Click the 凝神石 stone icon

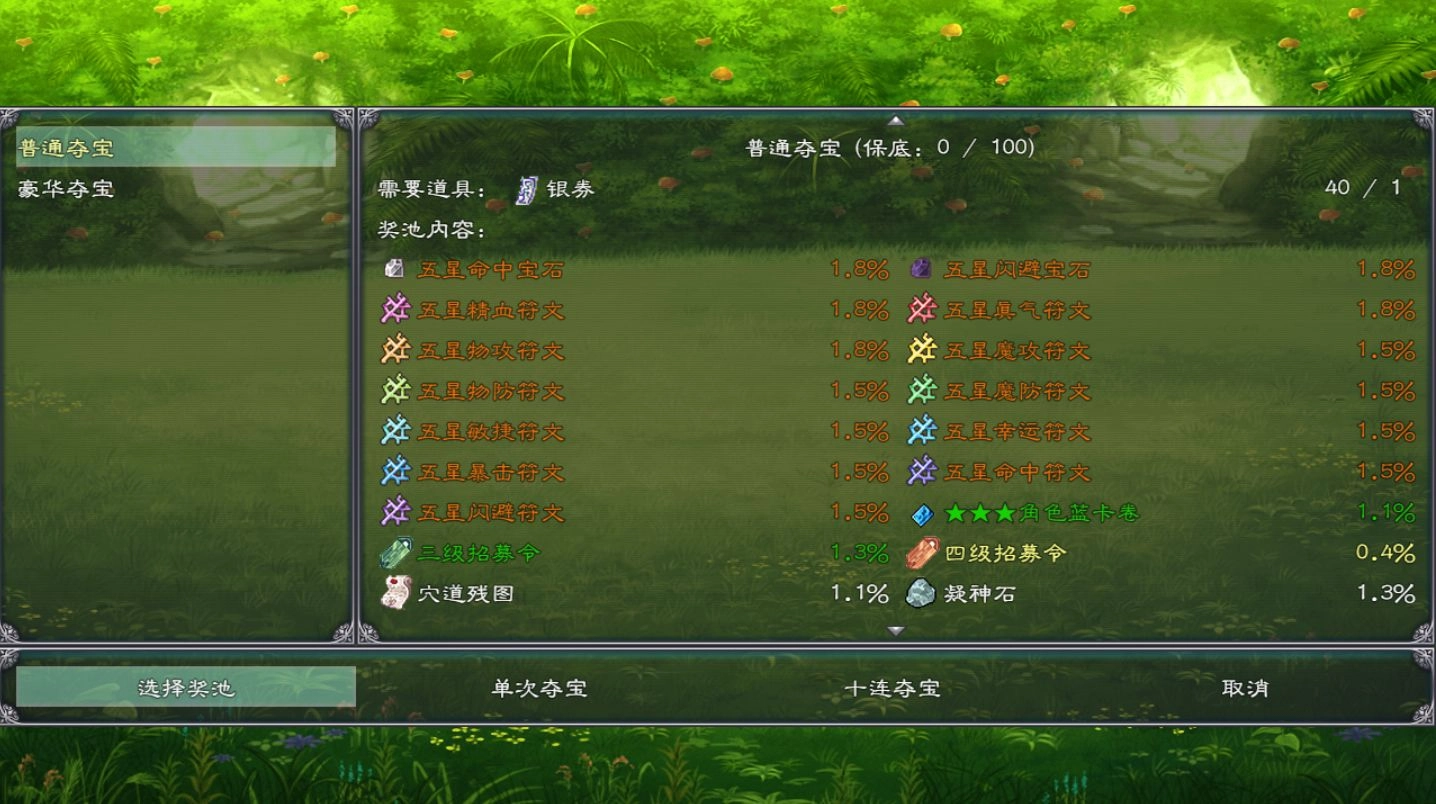tap(920, 593)
